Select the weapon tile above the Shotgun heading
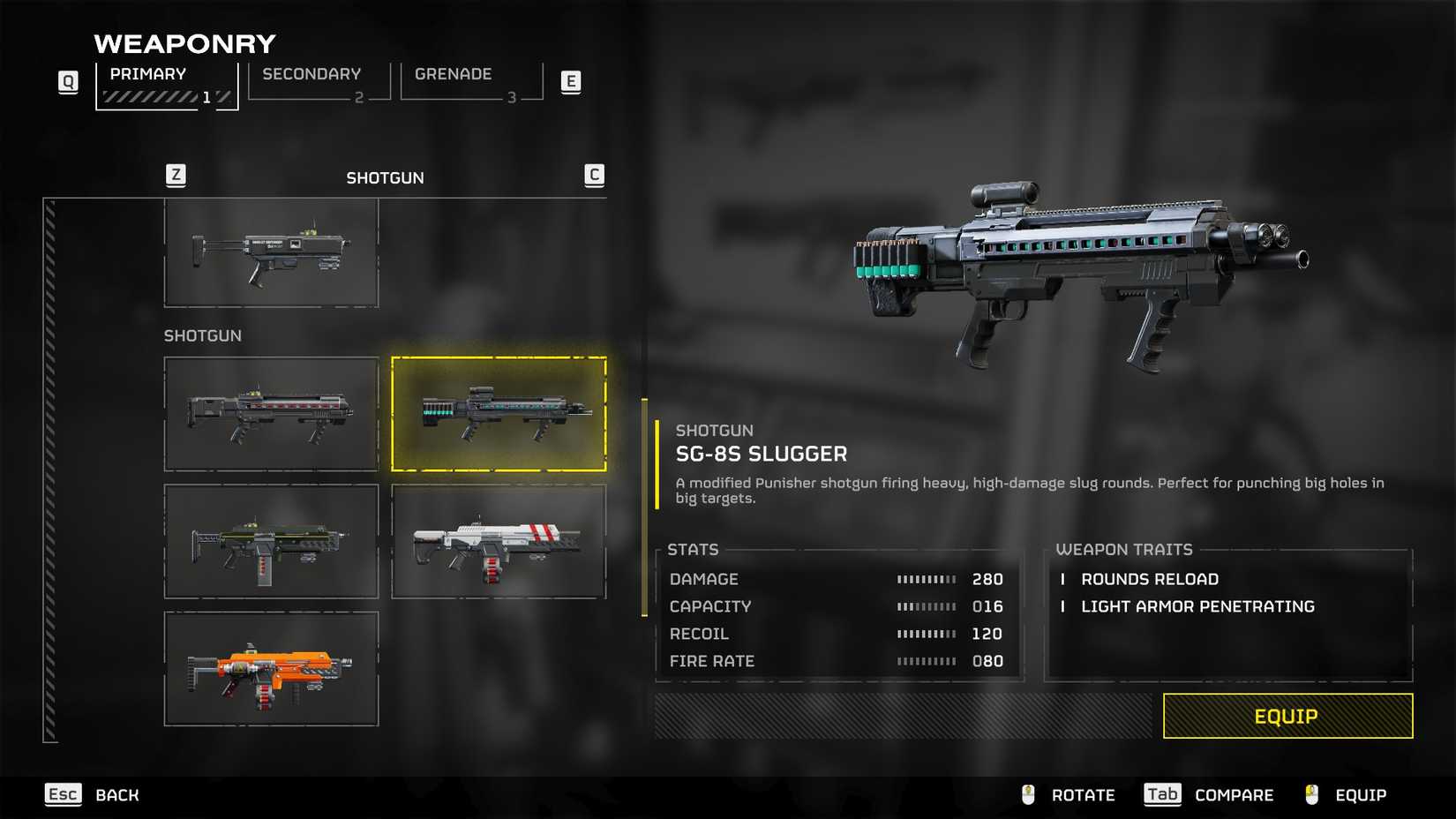Image resolution: width=1456 pixels, height=819 pixels. 271,252
